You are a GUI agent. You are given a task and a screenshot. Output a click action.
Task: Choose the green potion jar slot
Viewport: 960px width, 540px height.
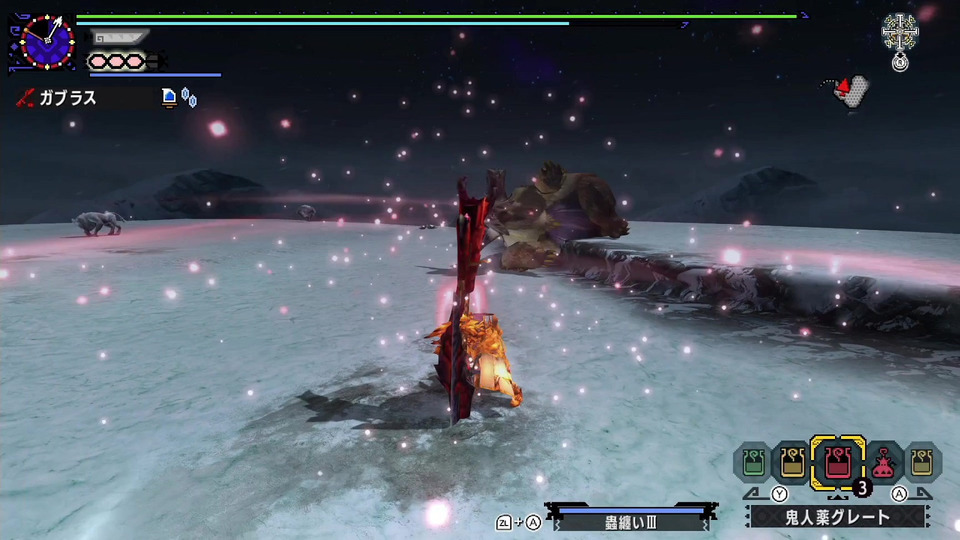pyautogui.click(x=753, y=462)
